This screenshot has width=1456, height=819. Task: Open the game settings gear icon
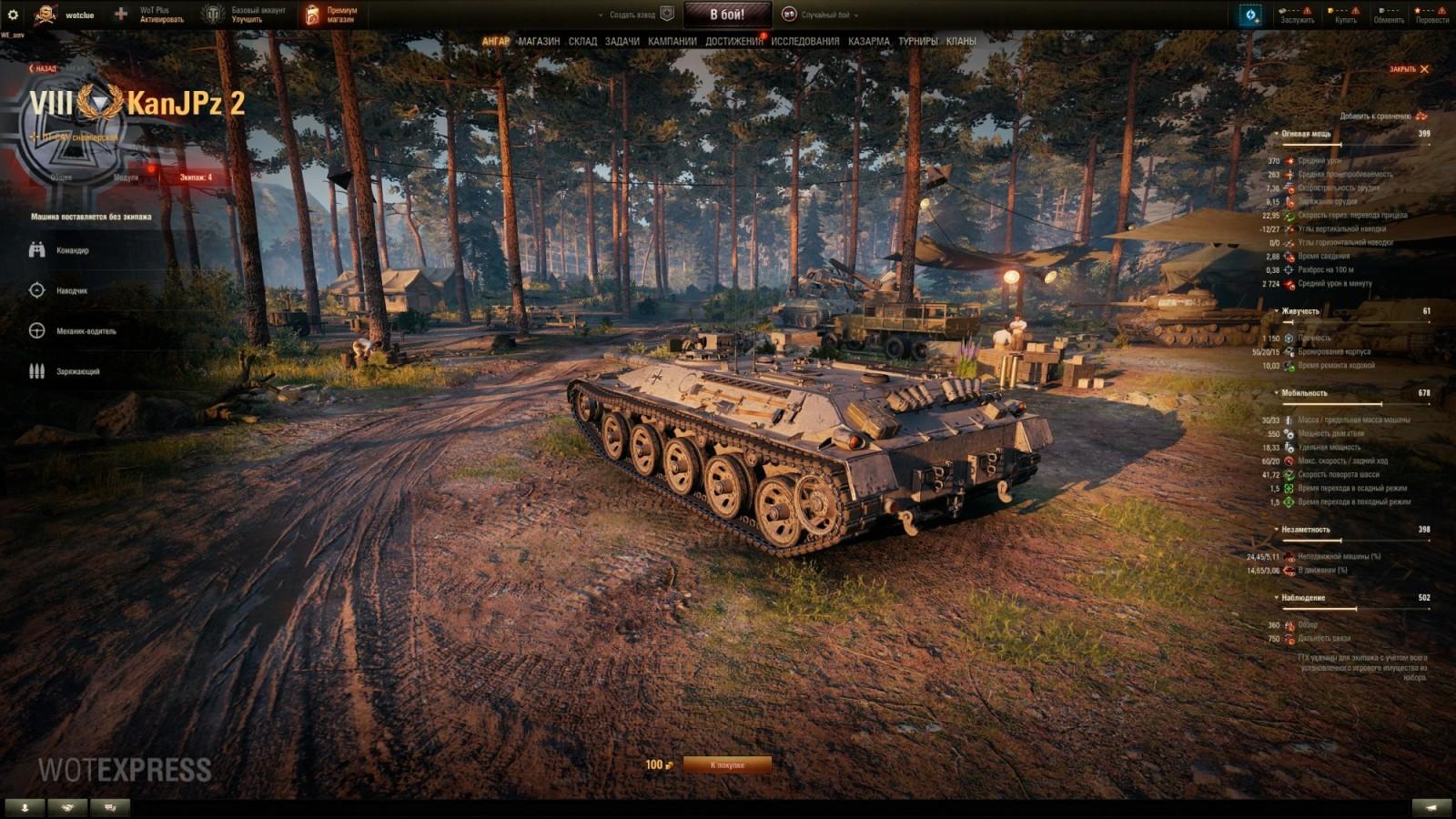click(13, 13)
